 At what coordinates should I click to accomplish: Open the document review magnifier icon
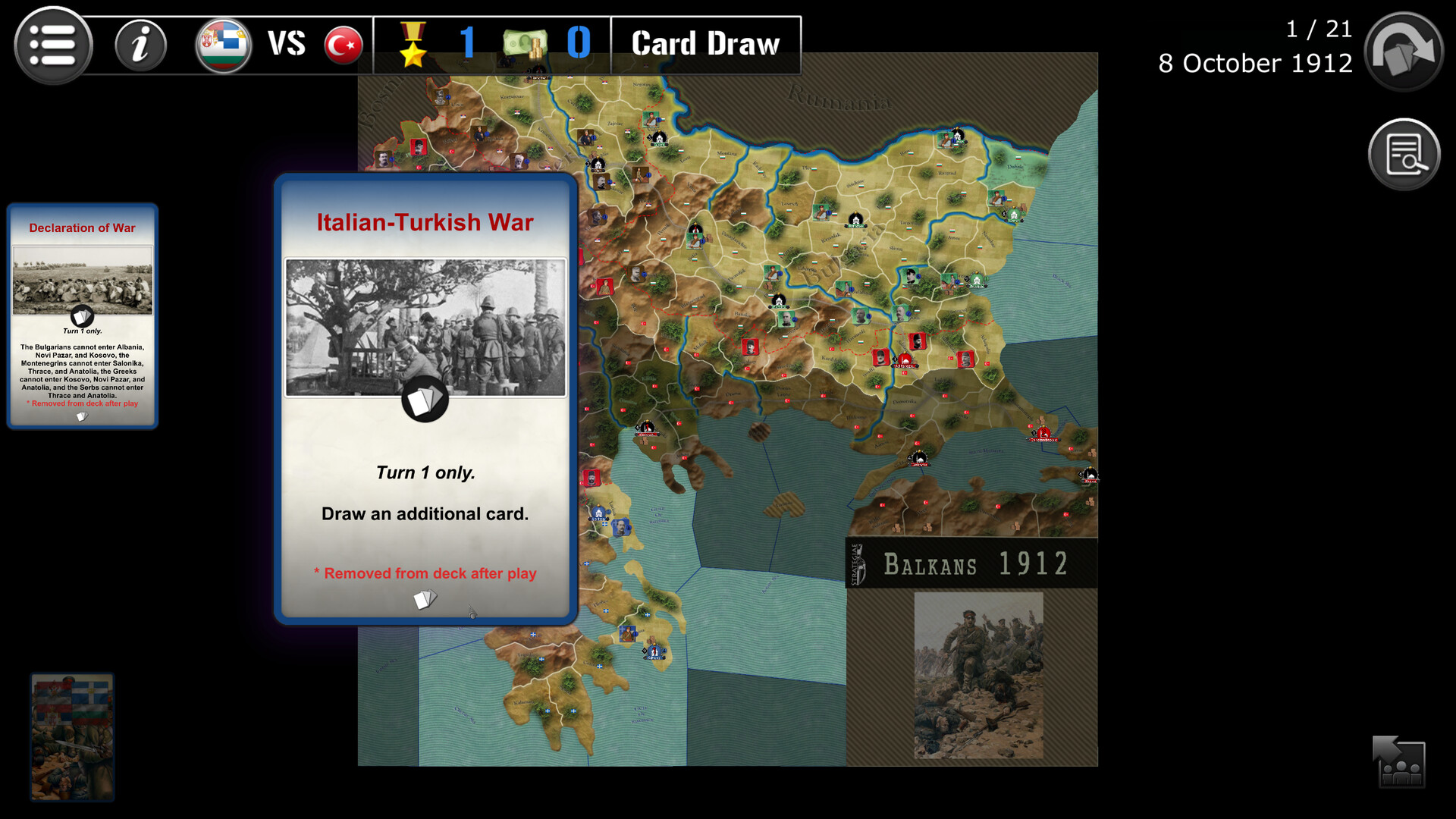pos(1404,153)
